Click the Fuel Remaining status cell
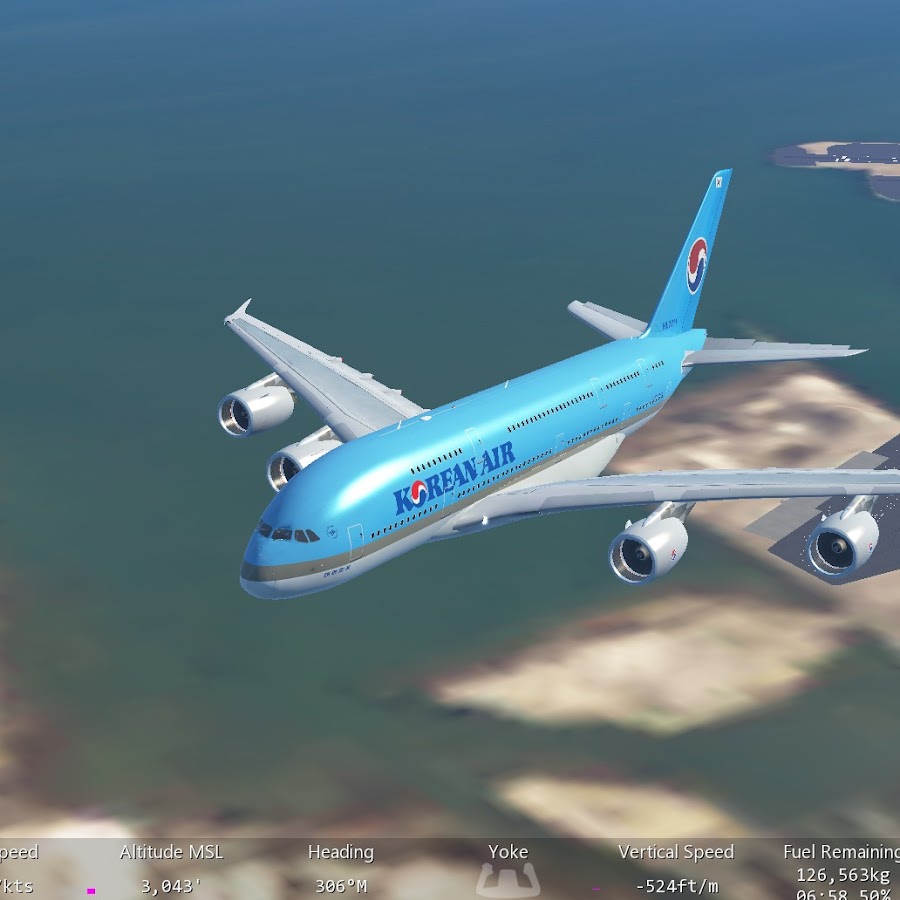900x900 pixels. click(x=842, y=869)
